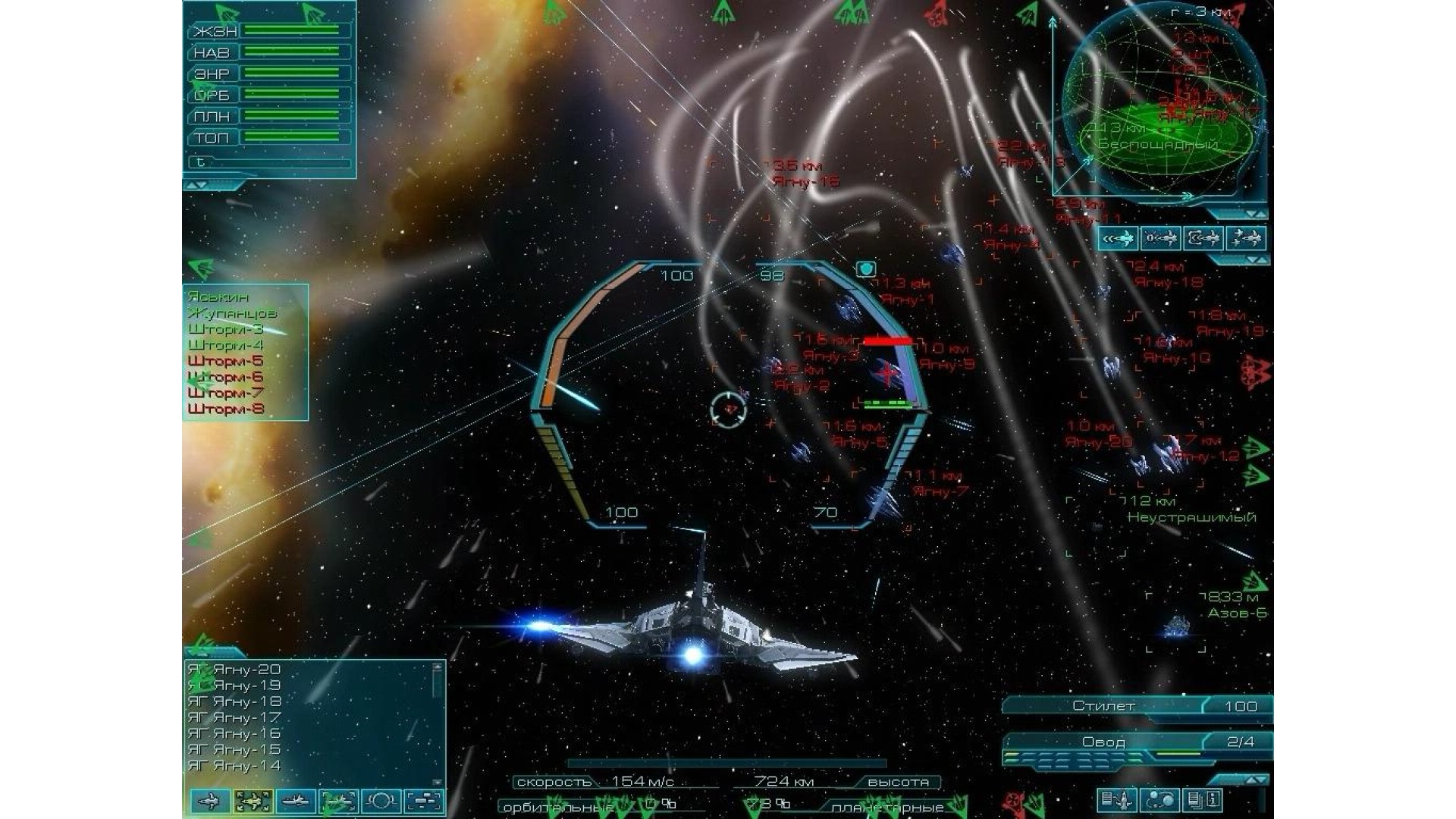Toggle the planet orbit filter icon
The image size is (1456, 819).
point(381,801)
